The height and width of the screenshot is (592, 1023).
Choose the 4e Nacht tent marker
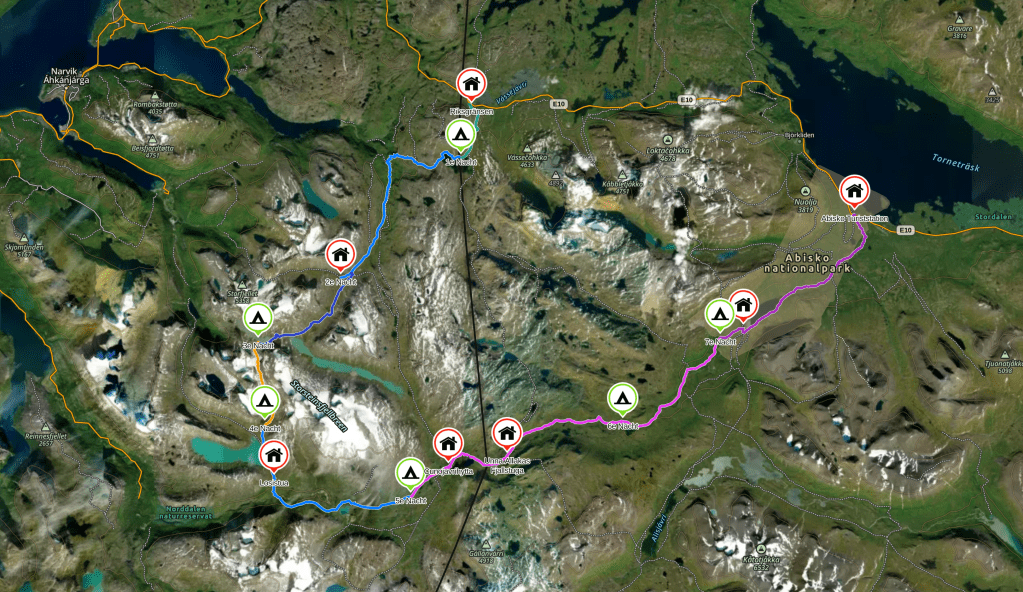[264, 402]
